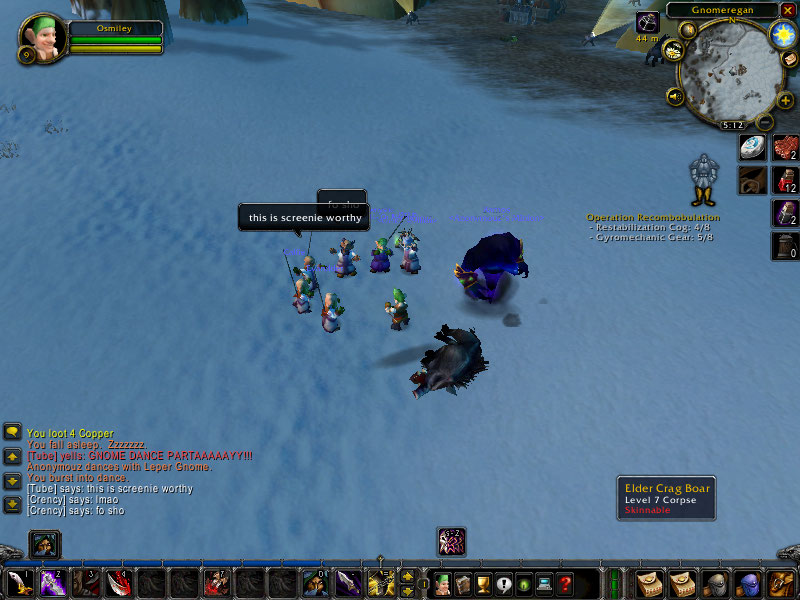Image resolution: width=800 pixels, height=600 pixels.
Task: Select the raw meat stack item
Action: [784, 147]
